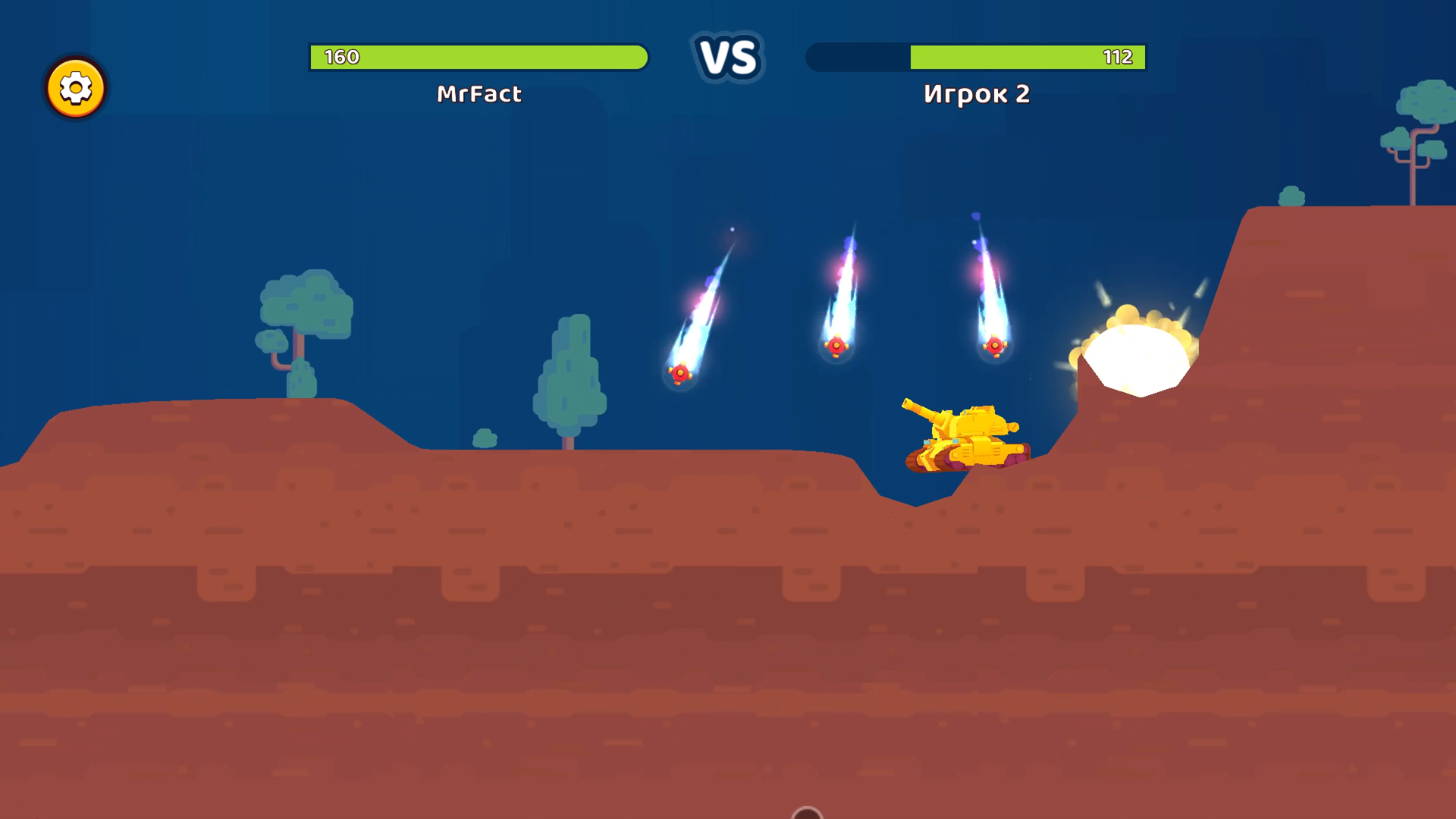This screenshot has width=1456, height=819.
Task: Open the settings gear menu
Action: (x=76, y=88)
